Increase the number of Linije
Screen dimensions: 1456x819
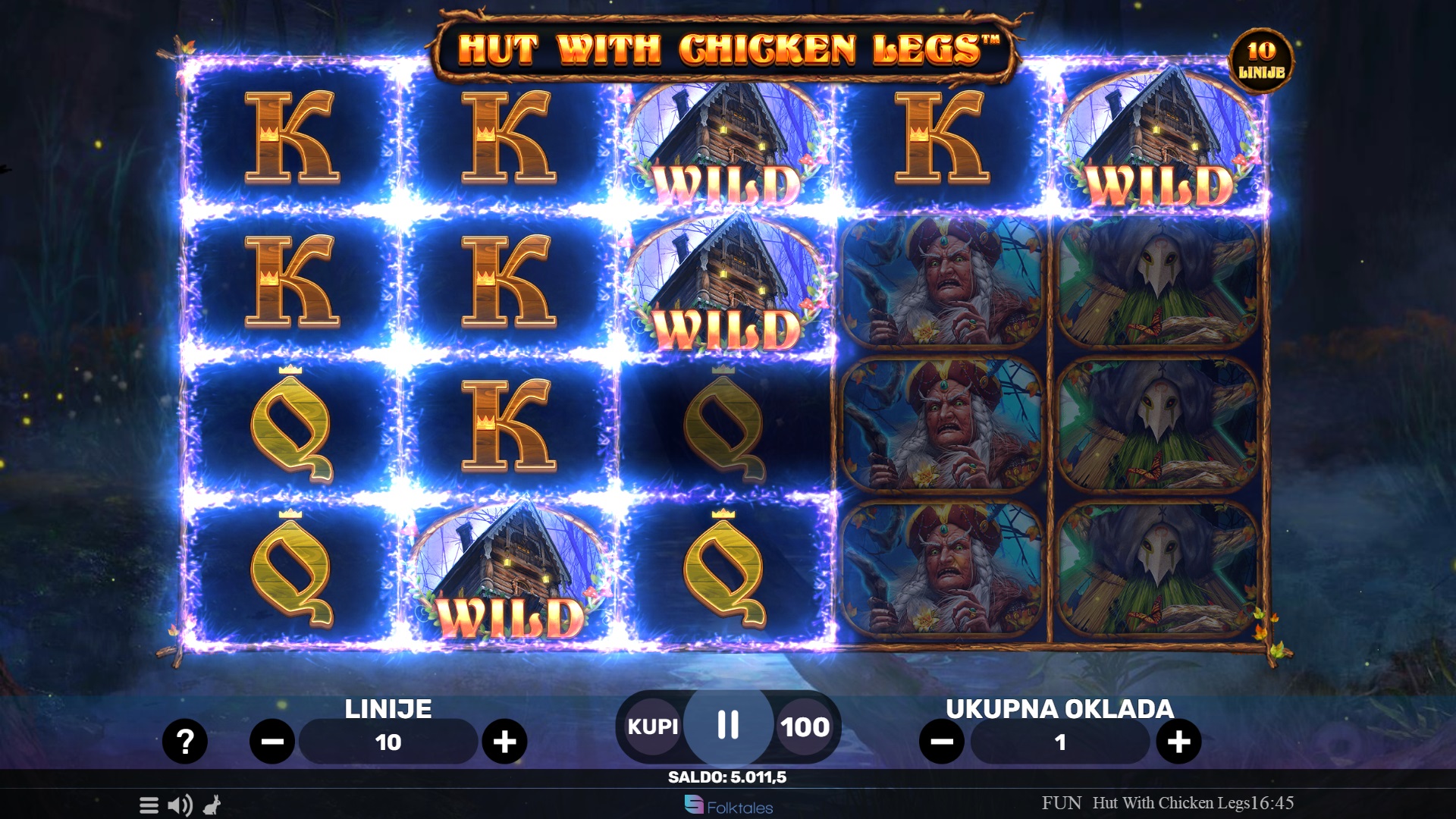[x=504, y=741]
